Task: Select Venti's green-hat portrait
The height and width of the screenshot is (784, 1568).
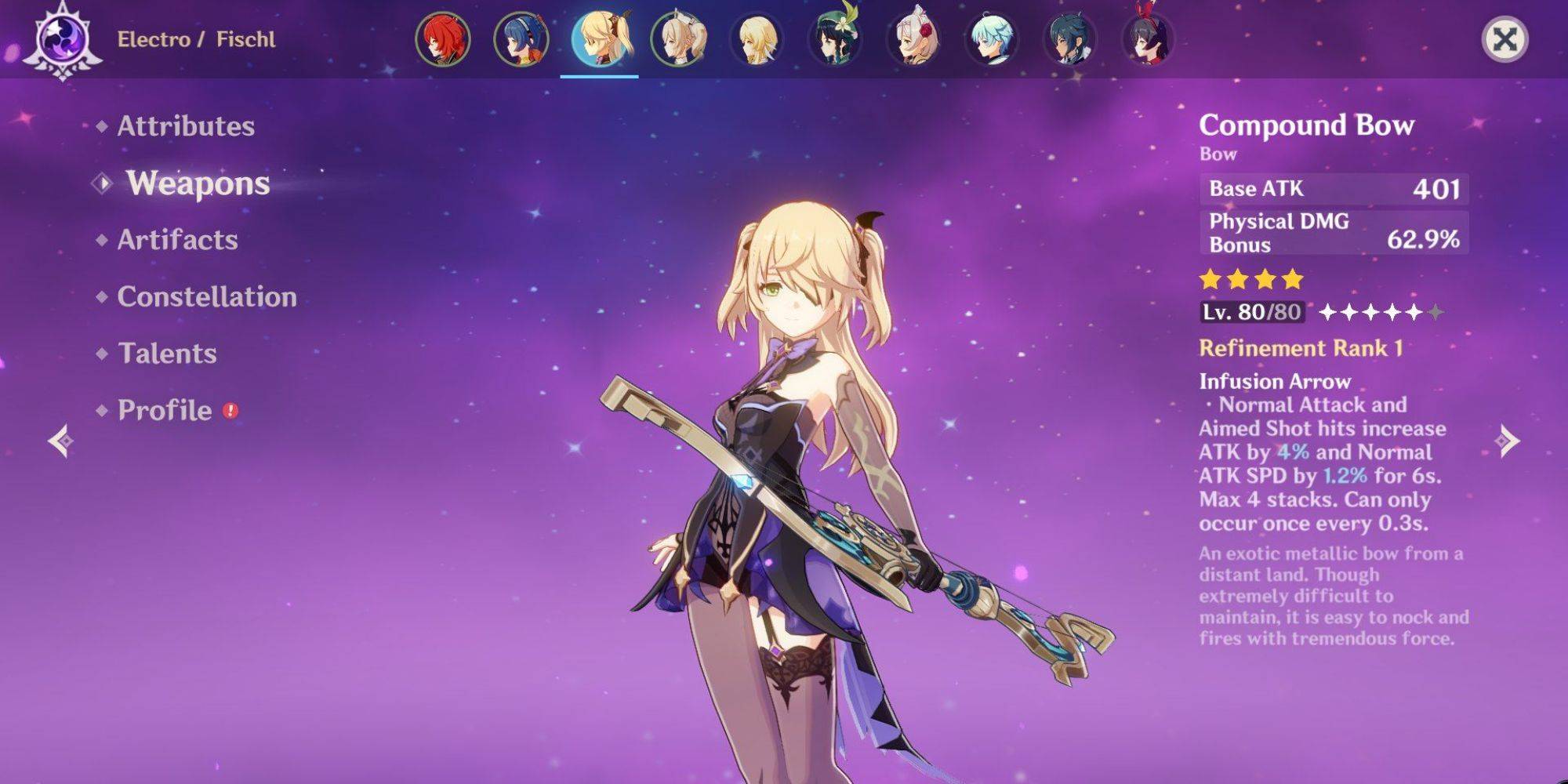Action: pyautogui.click(x=835, y=39)
